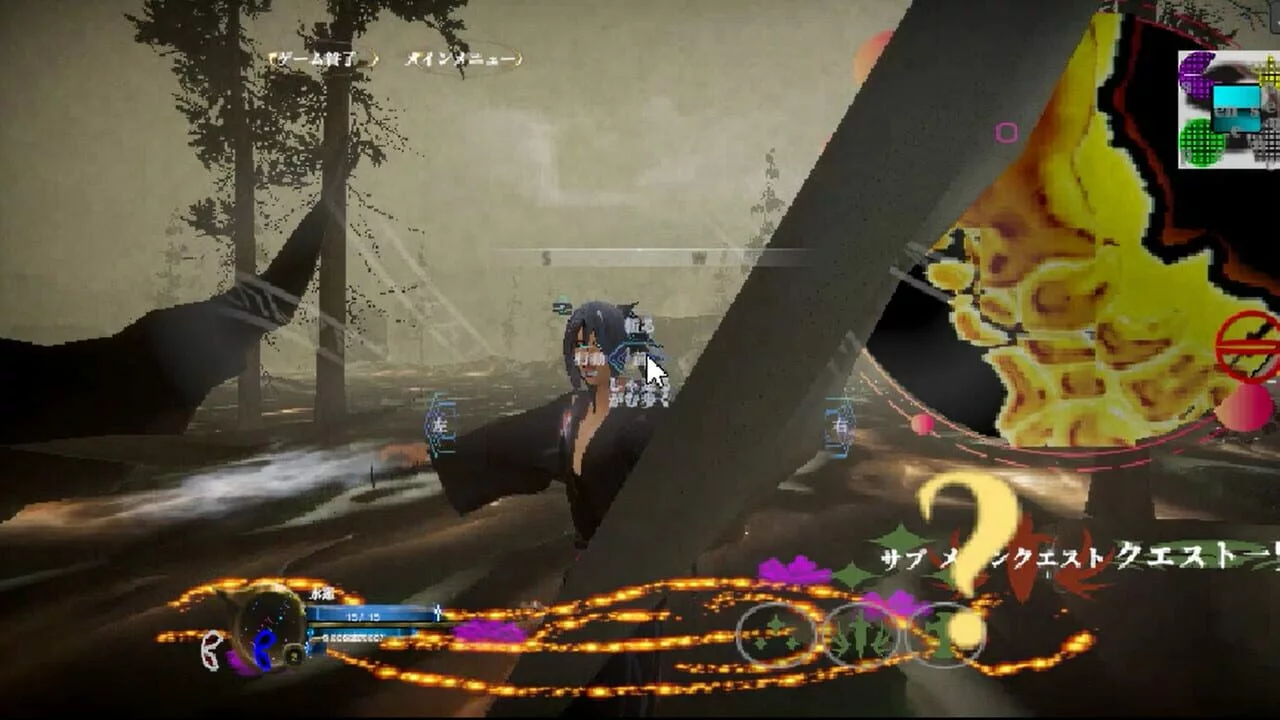Image resolution: width=1280 pixels, height=720 pixels.
Task: Choose the 左 (left) direction marker
Action: (440, 425)
